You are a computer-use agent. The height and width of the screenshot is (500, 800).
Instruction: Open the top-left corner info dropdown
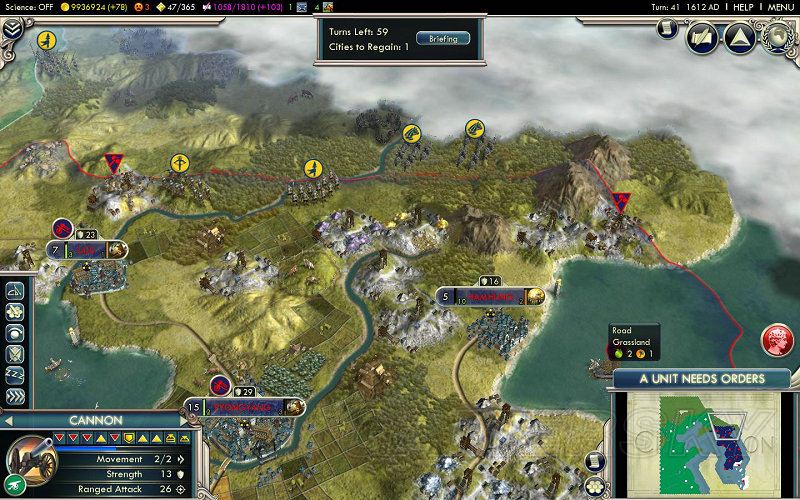tap(12, 30)
